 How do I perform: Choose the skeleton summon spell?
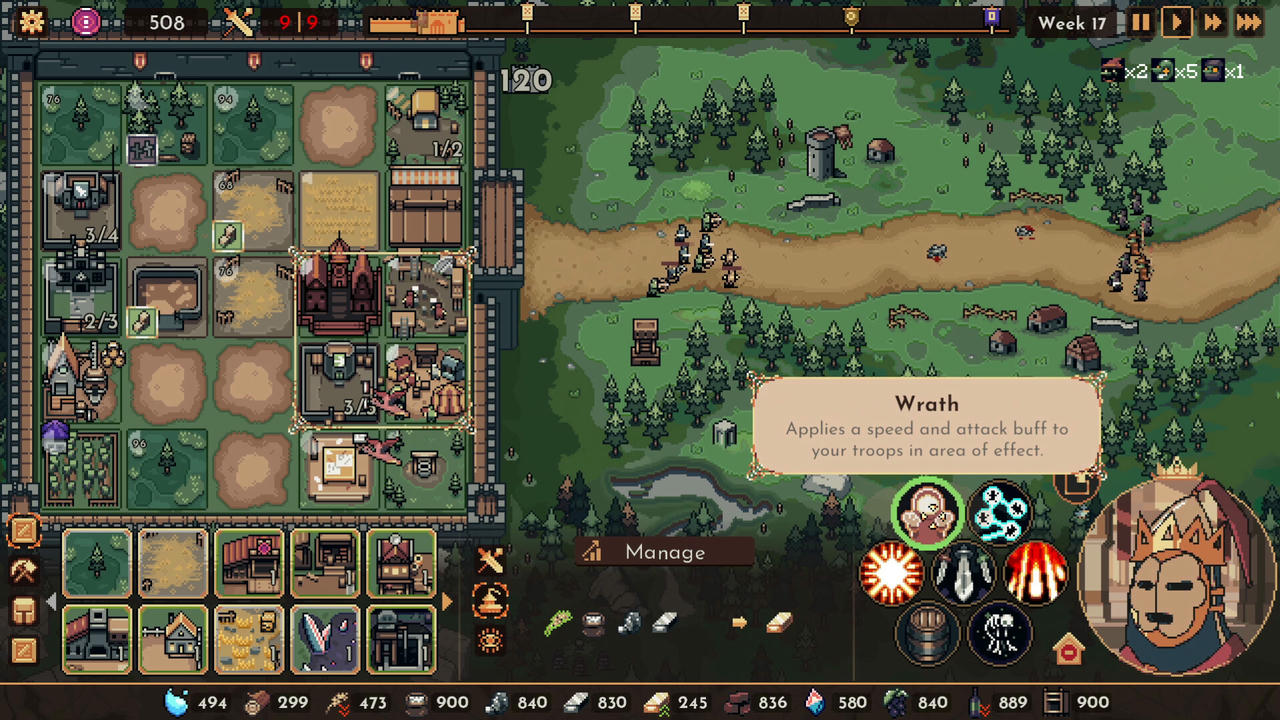tap(1000, 632)
